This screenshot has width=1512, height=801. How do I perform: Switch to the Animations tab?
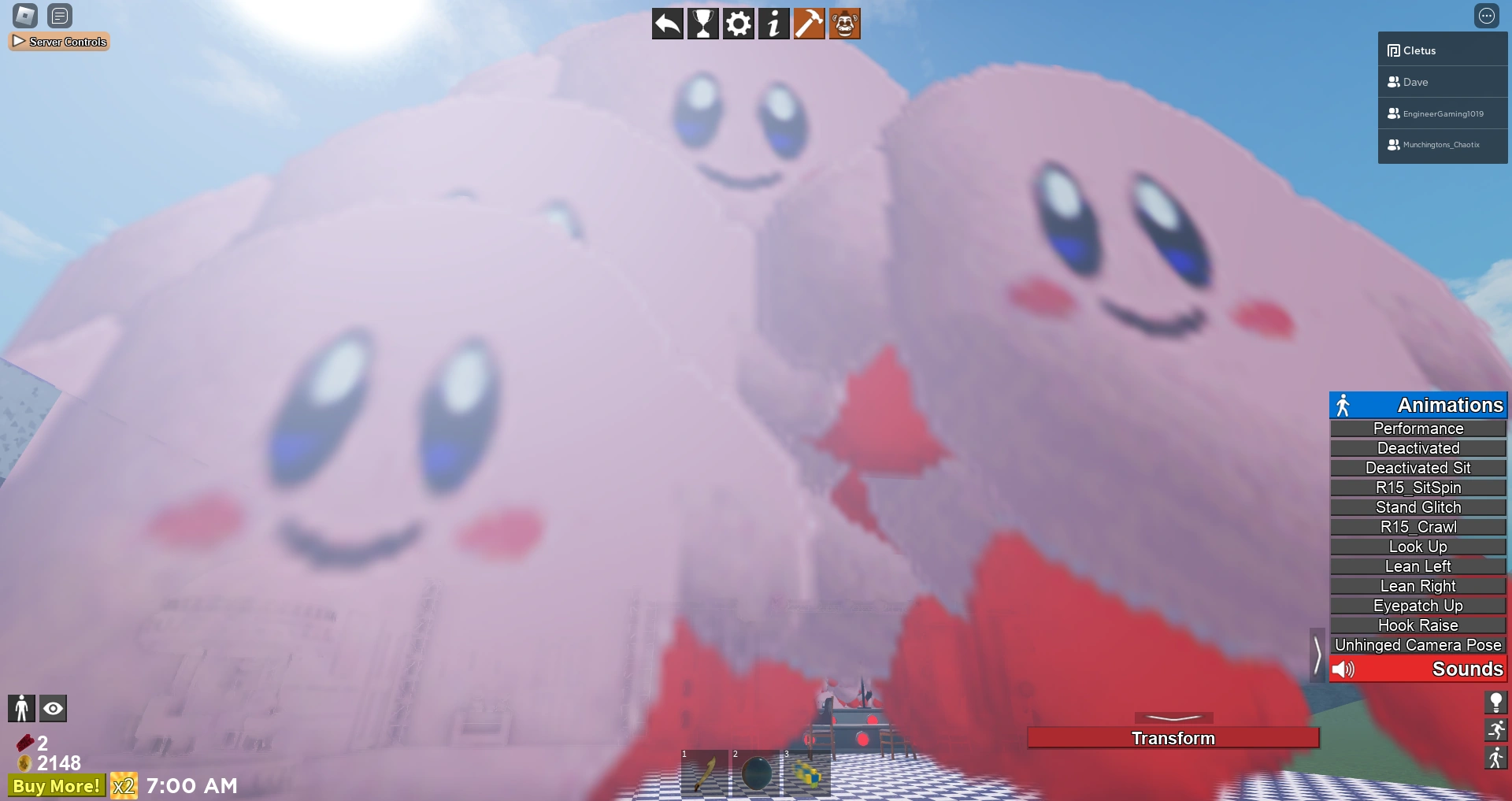click(1417, 405)
